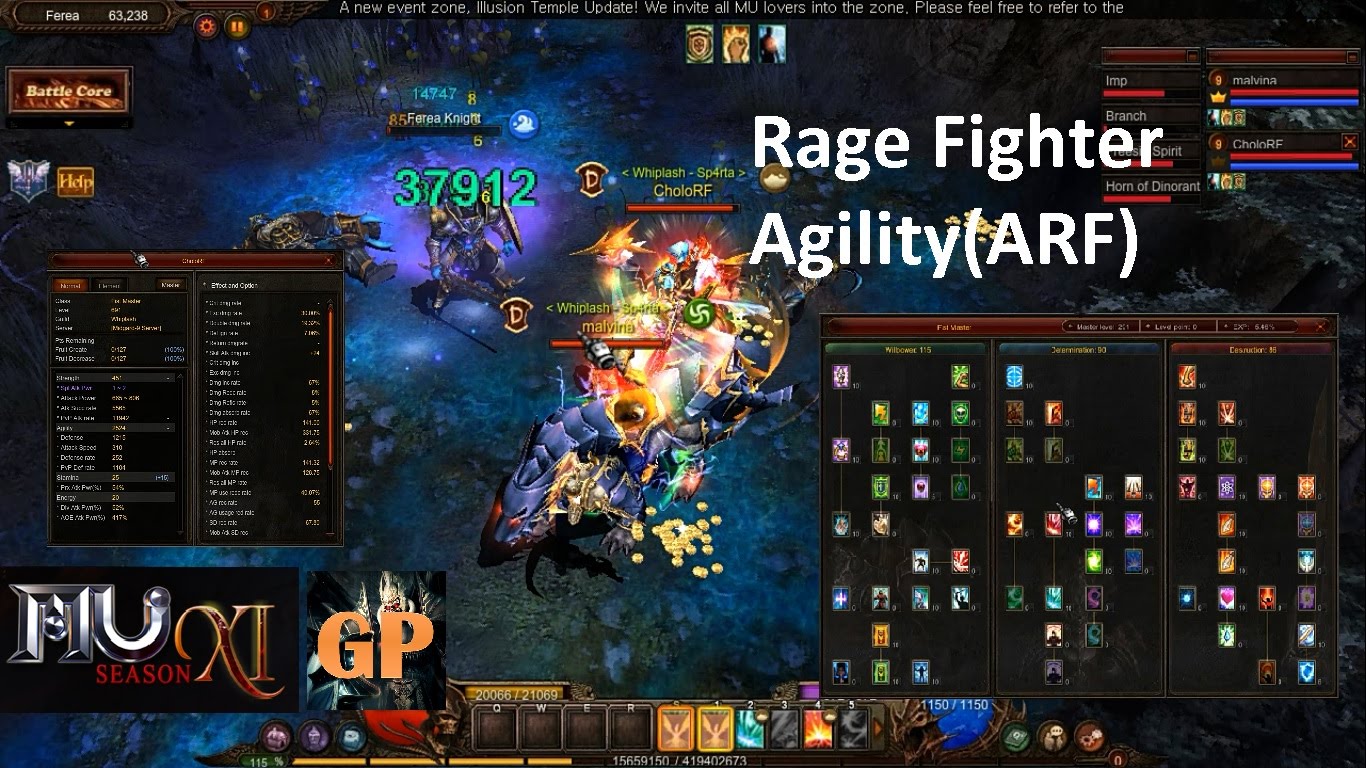Toggle the pause button near the settings gear
This screenshot has height=768, width=1366.
pyautogui.click(x=237, y=26)
